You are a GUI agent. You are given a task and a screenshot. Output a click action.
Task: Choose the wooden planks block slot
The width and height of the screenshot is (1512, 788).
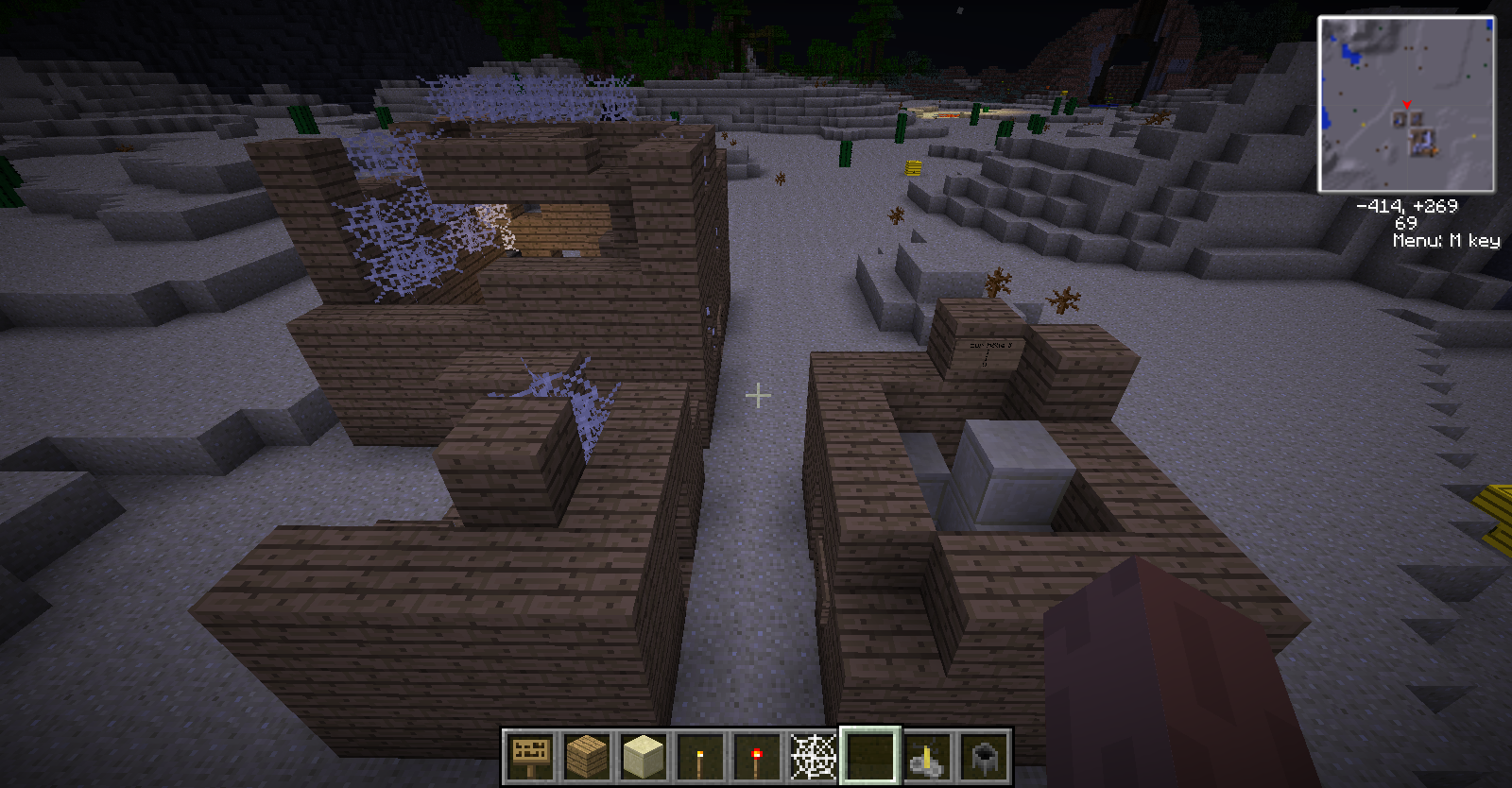[587, 756]
